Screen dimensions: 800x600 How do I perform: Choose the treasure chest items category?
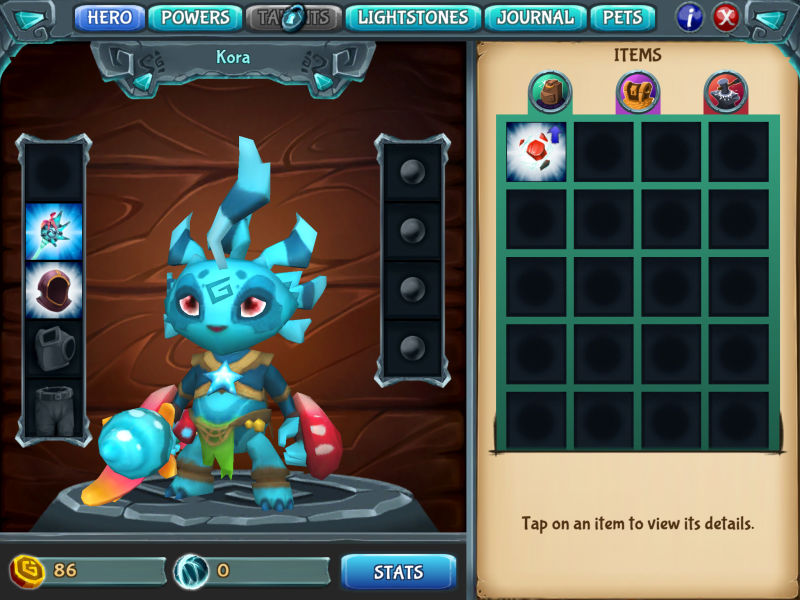pyautogui.click(x=637, y=93)
